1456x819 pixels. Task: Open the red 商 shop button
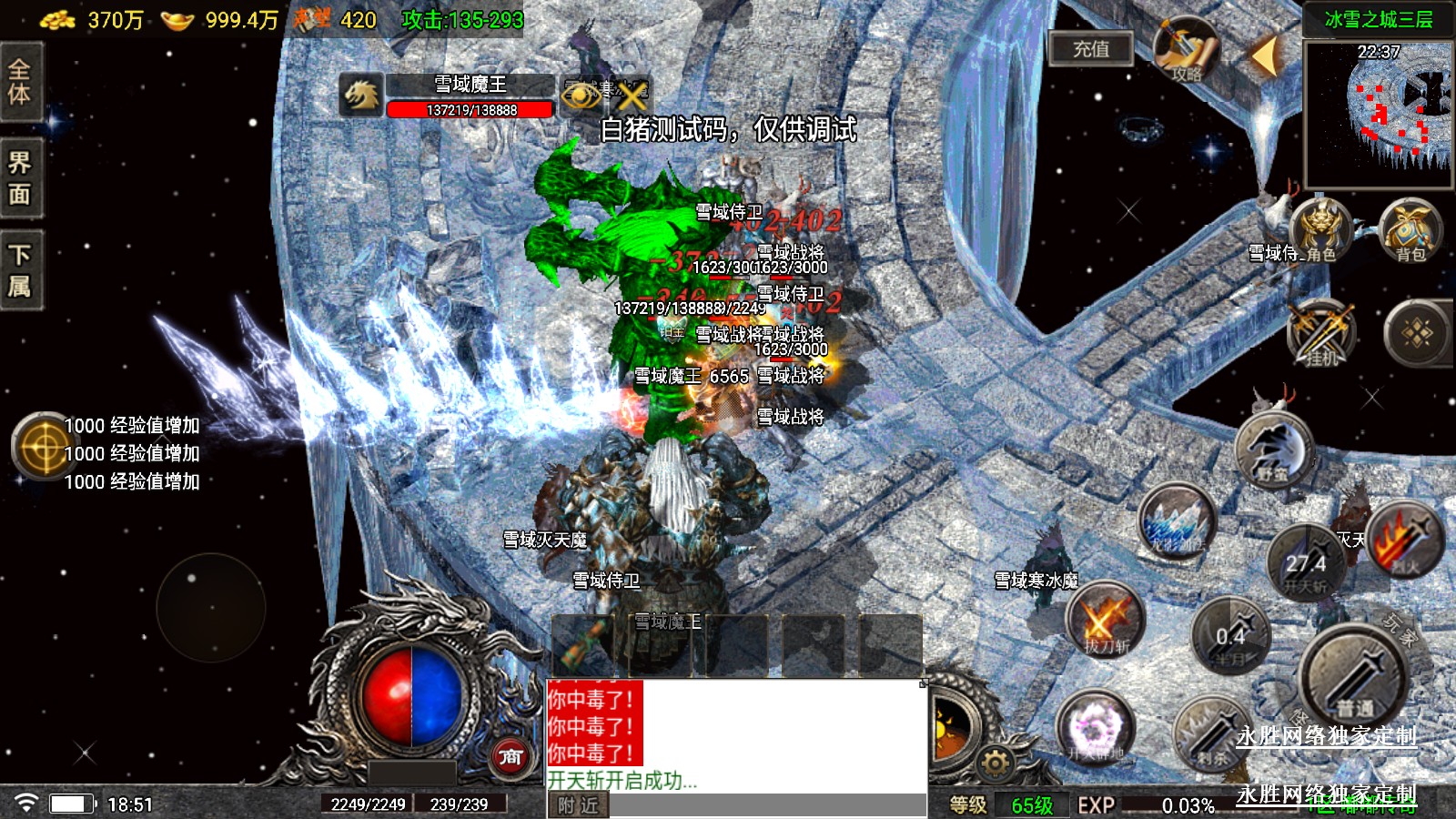tap(511, 756)
